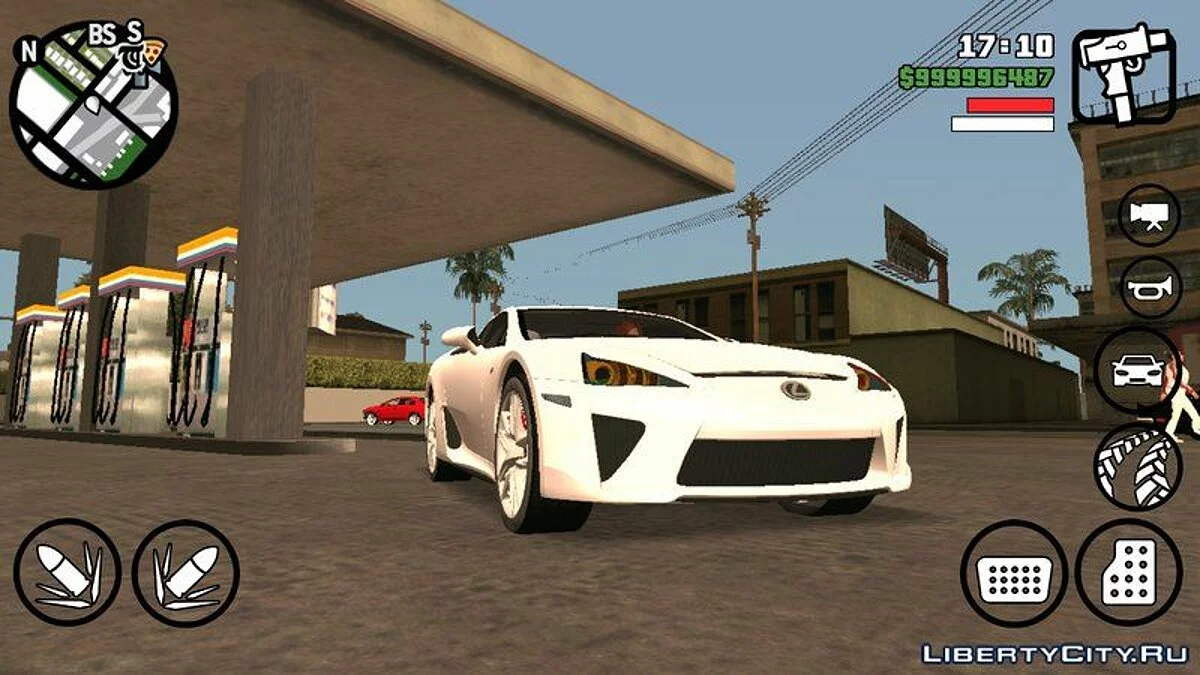The width and height of the screenshot is (1200, 675).
Task: Honk the car horn button
Action: (x=1149, y=287)
